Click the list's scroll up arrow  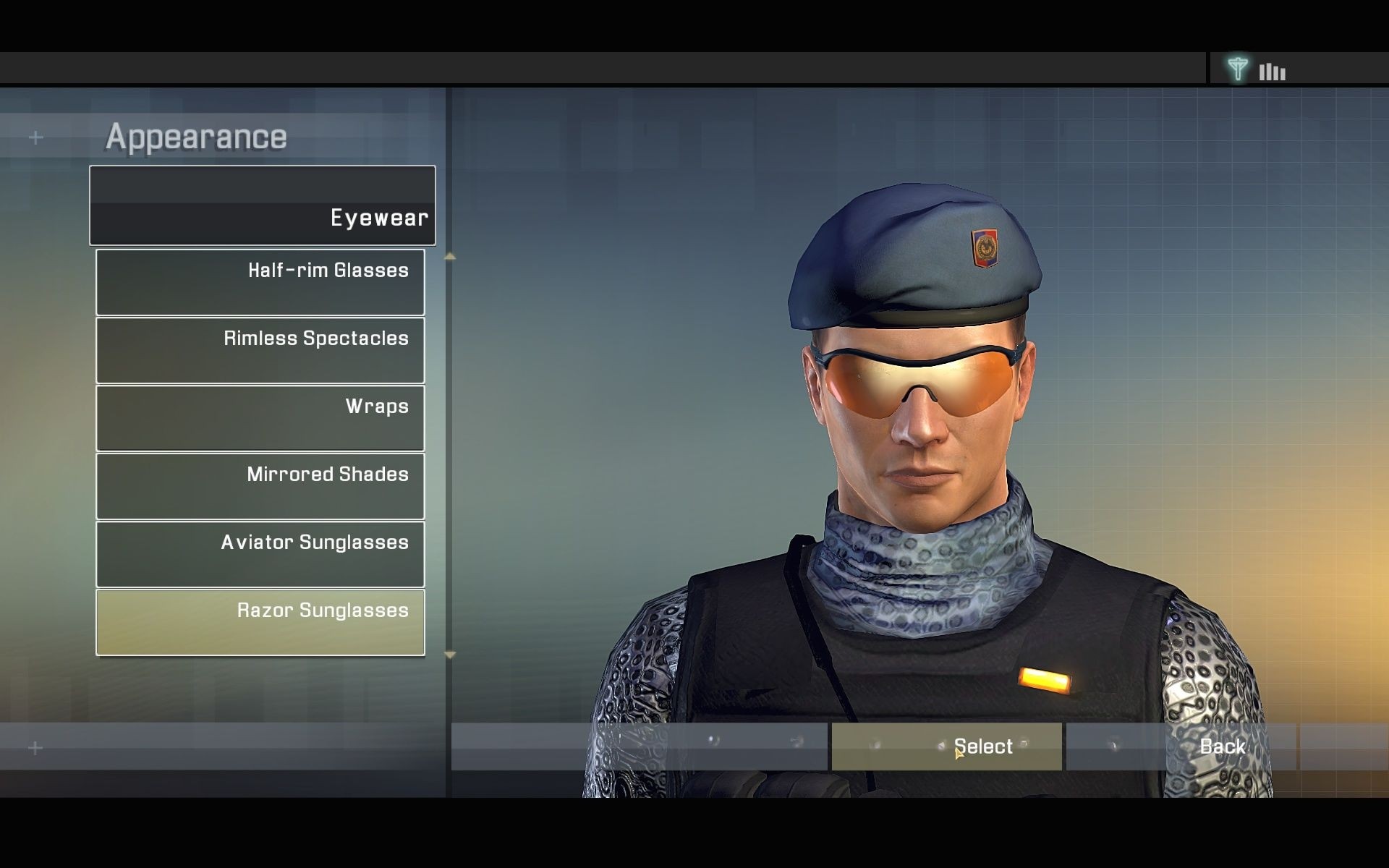click(450, 257)
